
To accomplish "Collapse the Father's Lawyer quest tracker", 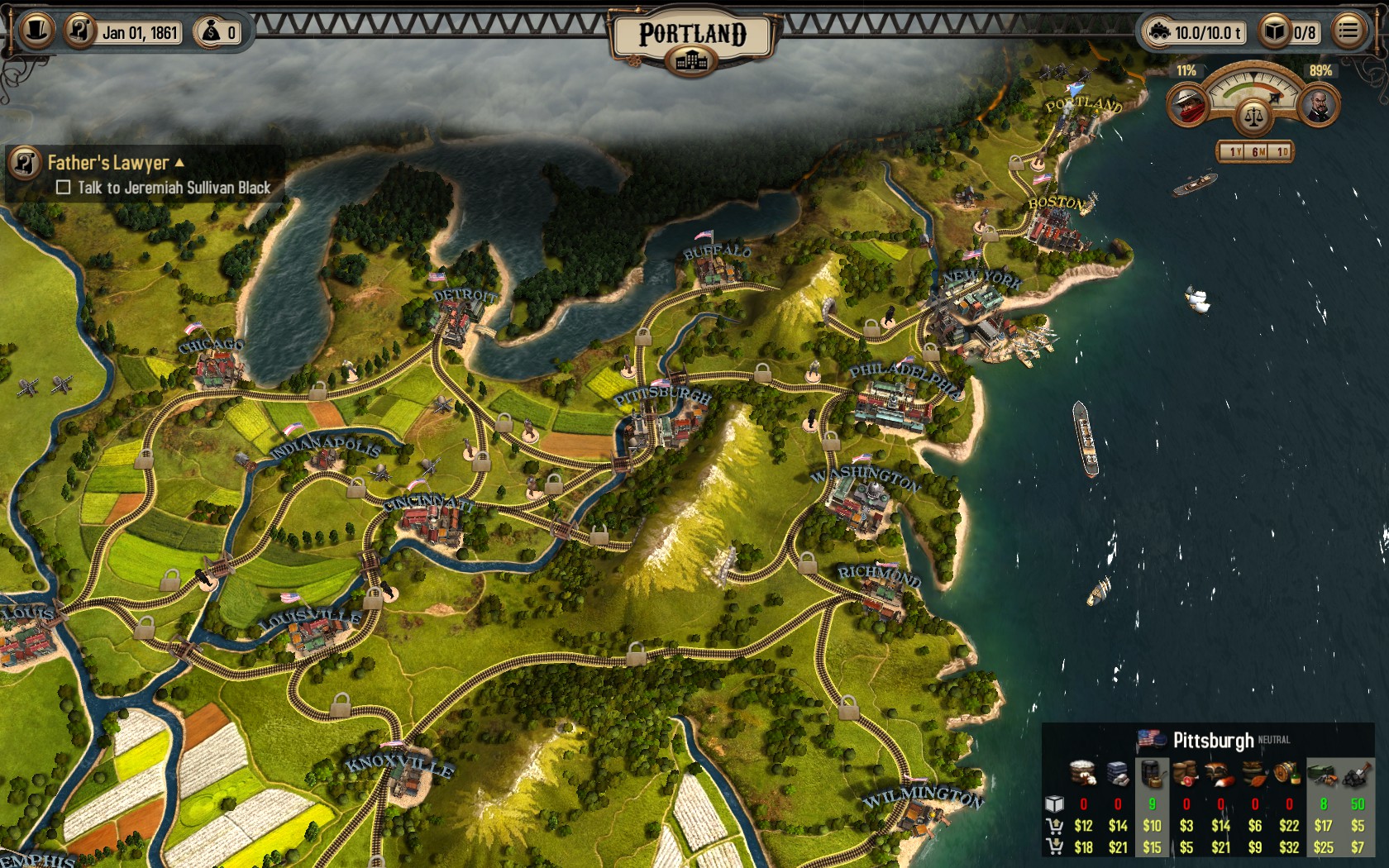I will pyautogui.click(x=179, y=163).
